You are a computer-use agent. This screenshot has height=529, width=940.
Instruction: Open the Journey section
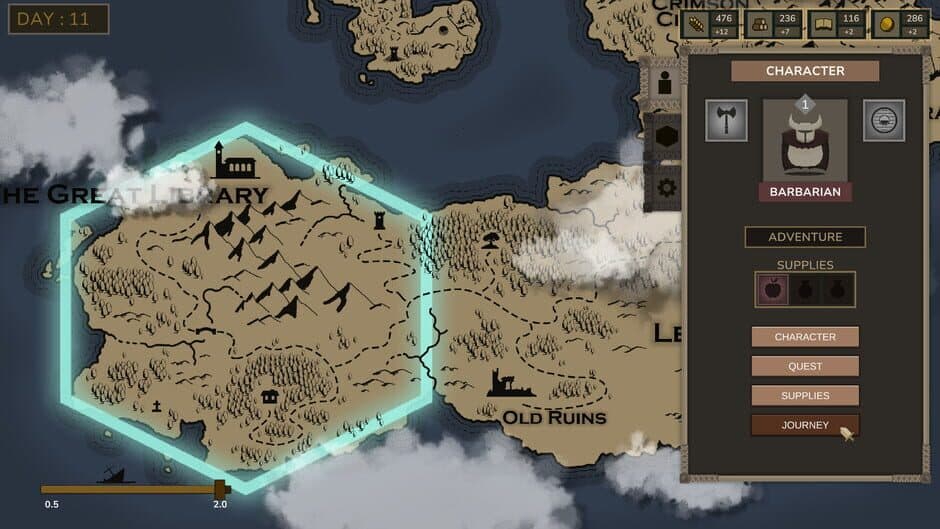click(805, 425)
